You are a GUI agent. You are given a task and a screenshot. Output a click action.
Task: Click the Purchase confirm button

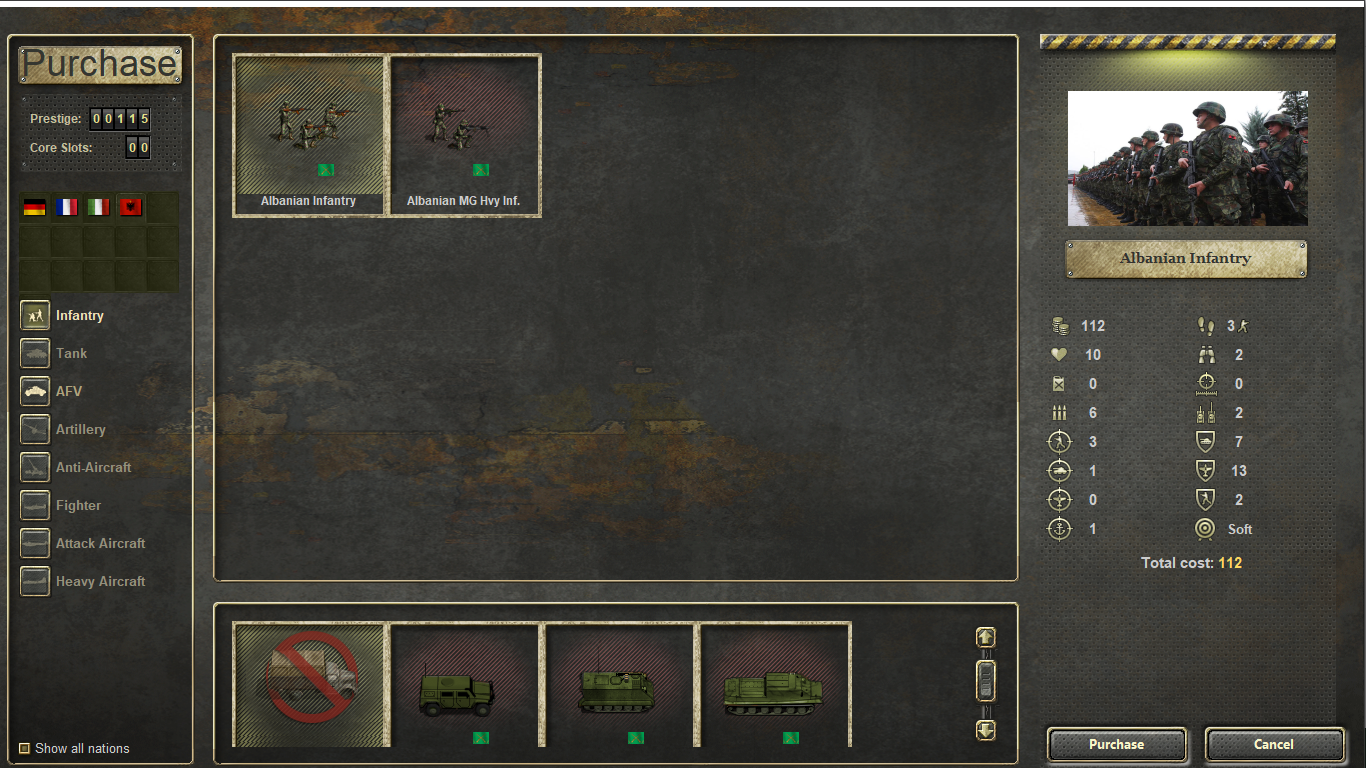1116,744
